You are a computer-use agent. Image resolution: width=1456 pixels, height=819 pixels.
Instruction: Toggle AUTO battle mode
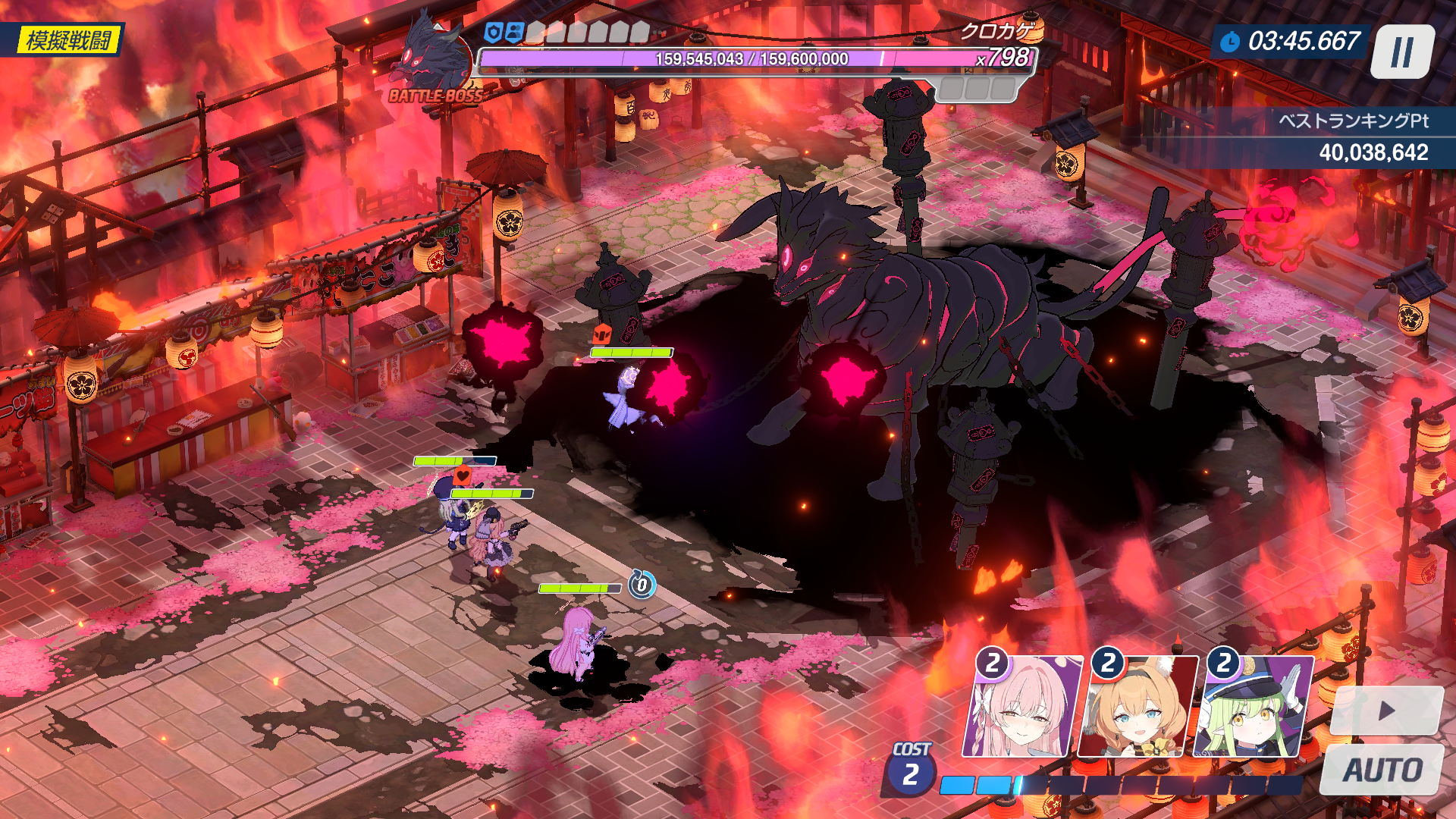(x=1382, y=770)
